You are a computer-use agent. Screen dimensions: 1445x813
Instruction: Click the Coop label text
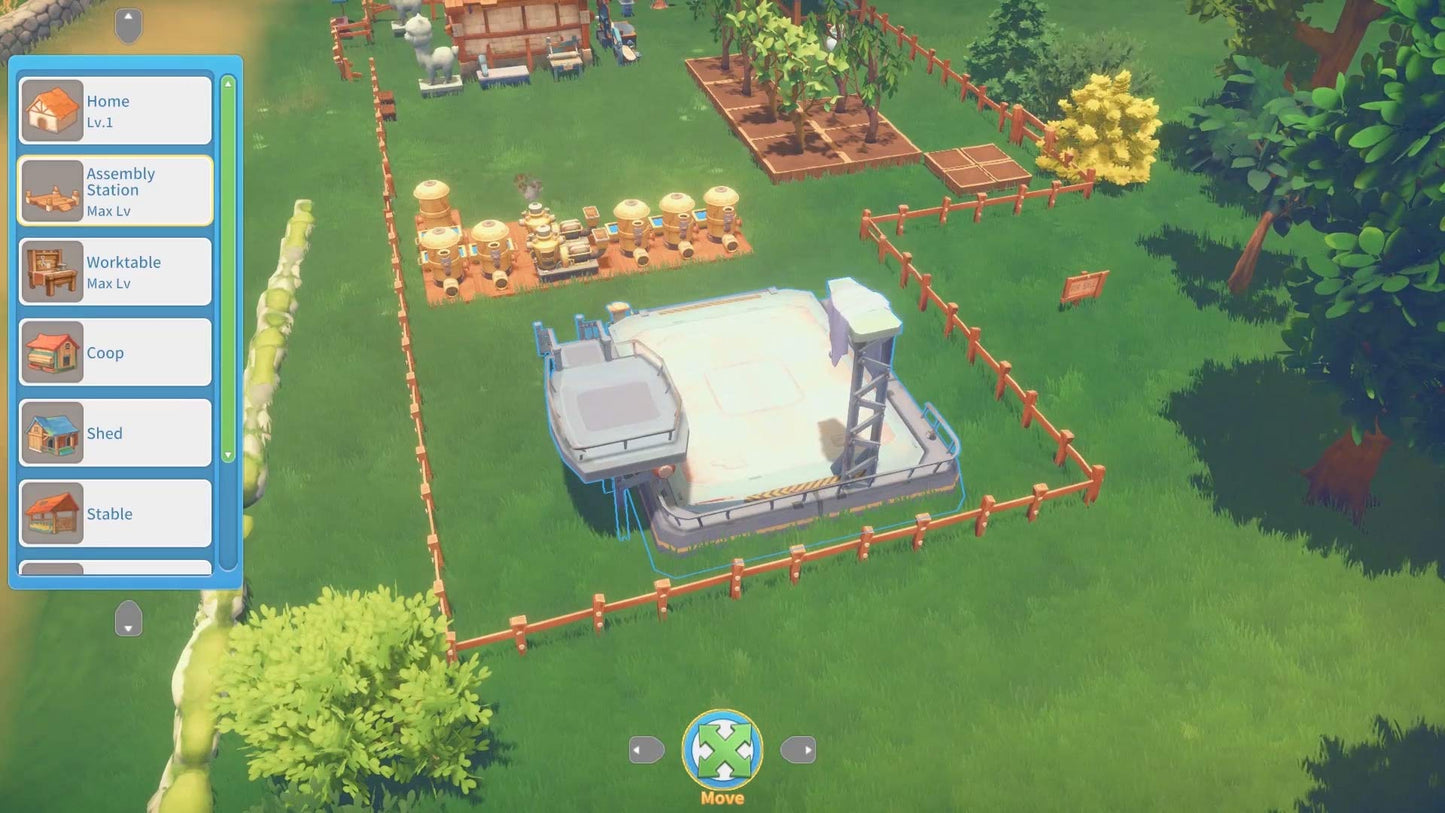coord(104,352)
